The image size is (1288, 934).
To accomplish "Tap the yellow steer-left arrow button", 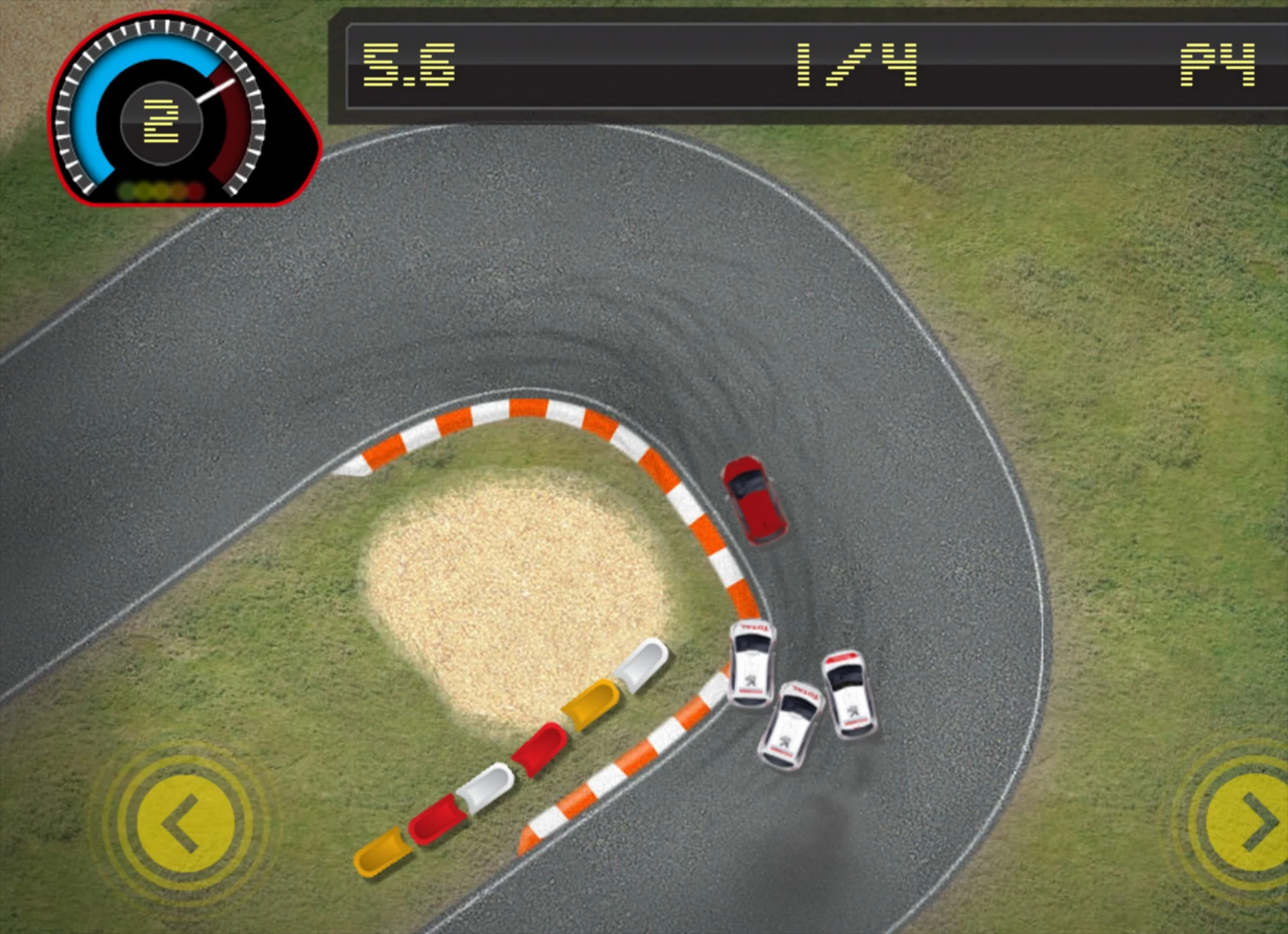I will click(x=185, y=824).
